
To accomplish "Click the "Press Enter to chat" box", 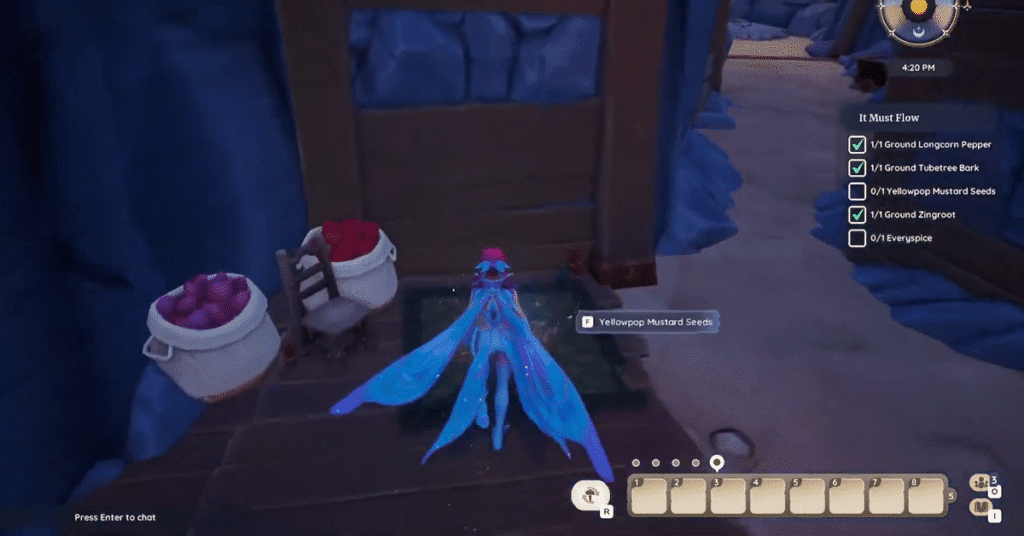I will coord(115,517).
